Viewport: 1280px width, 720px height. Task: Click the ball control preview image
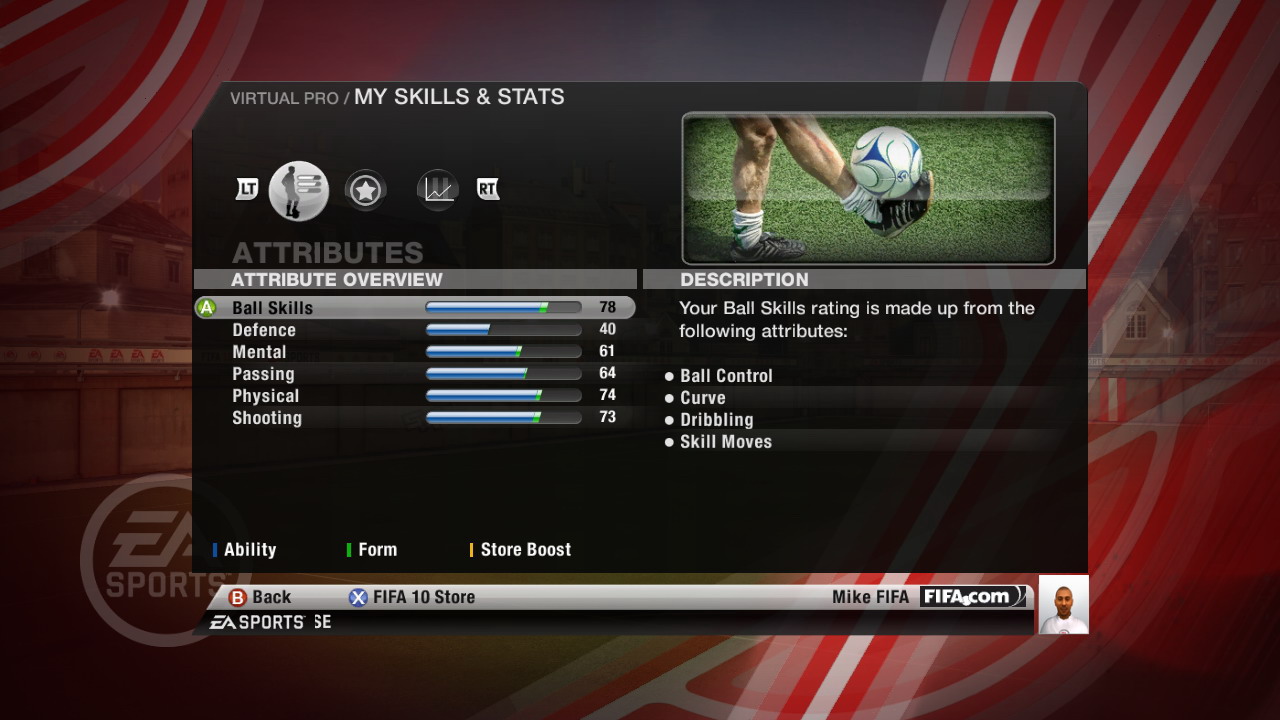click(868, 188)
